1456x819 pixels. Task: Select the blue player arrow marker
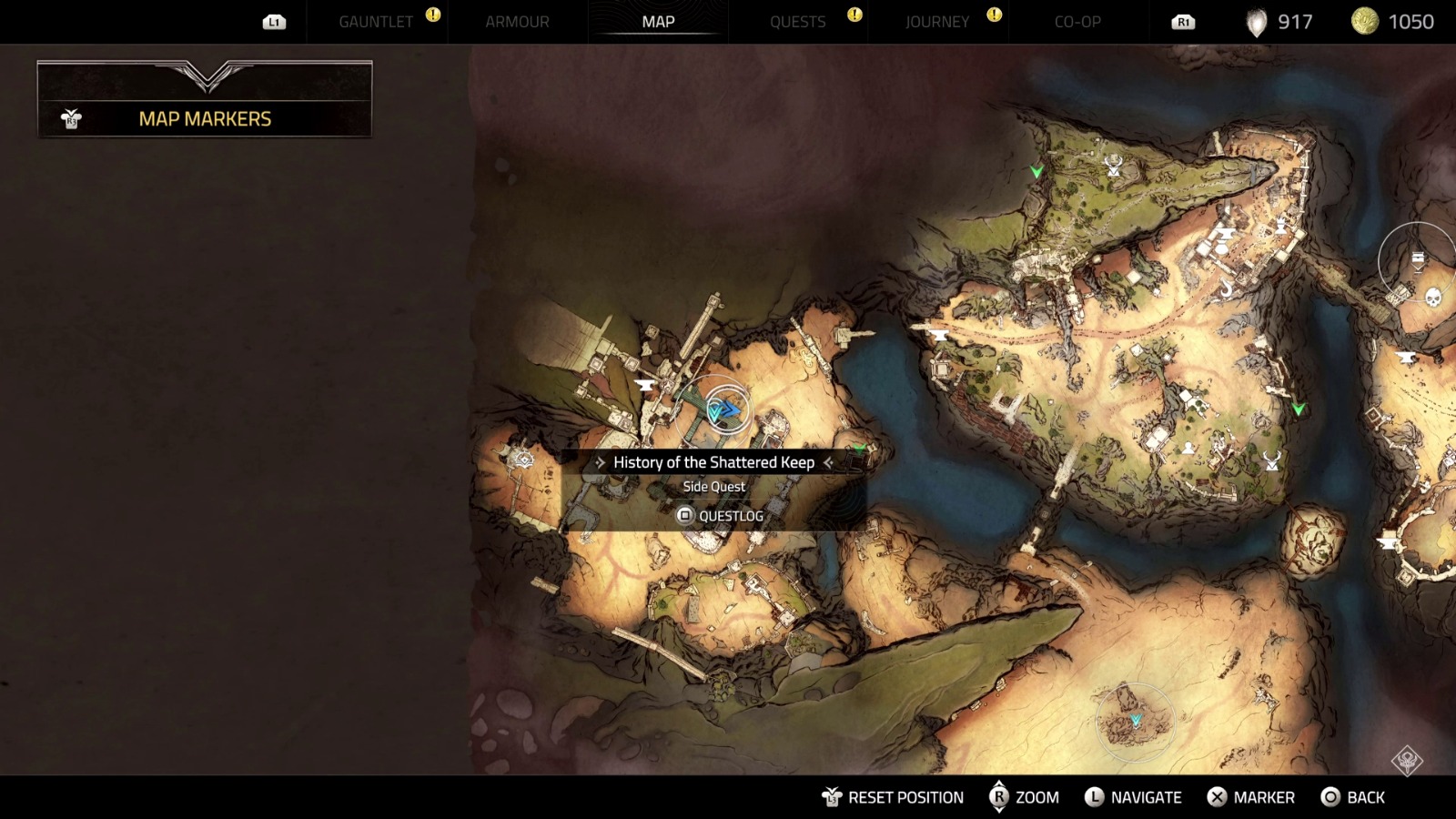point(726,410)
